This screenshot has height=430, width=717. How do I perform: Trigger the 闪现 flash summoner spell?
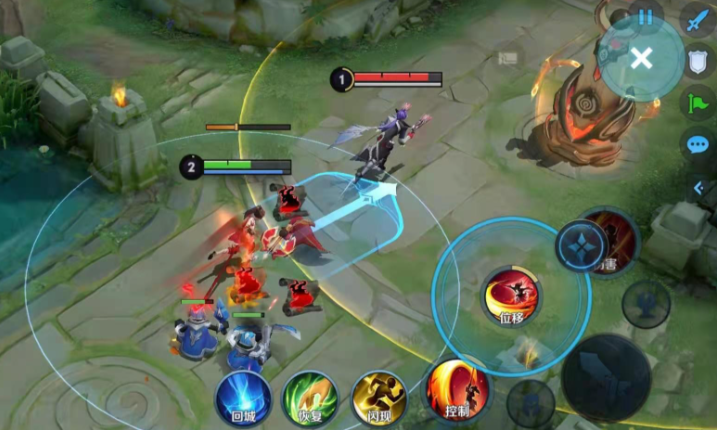379,397
